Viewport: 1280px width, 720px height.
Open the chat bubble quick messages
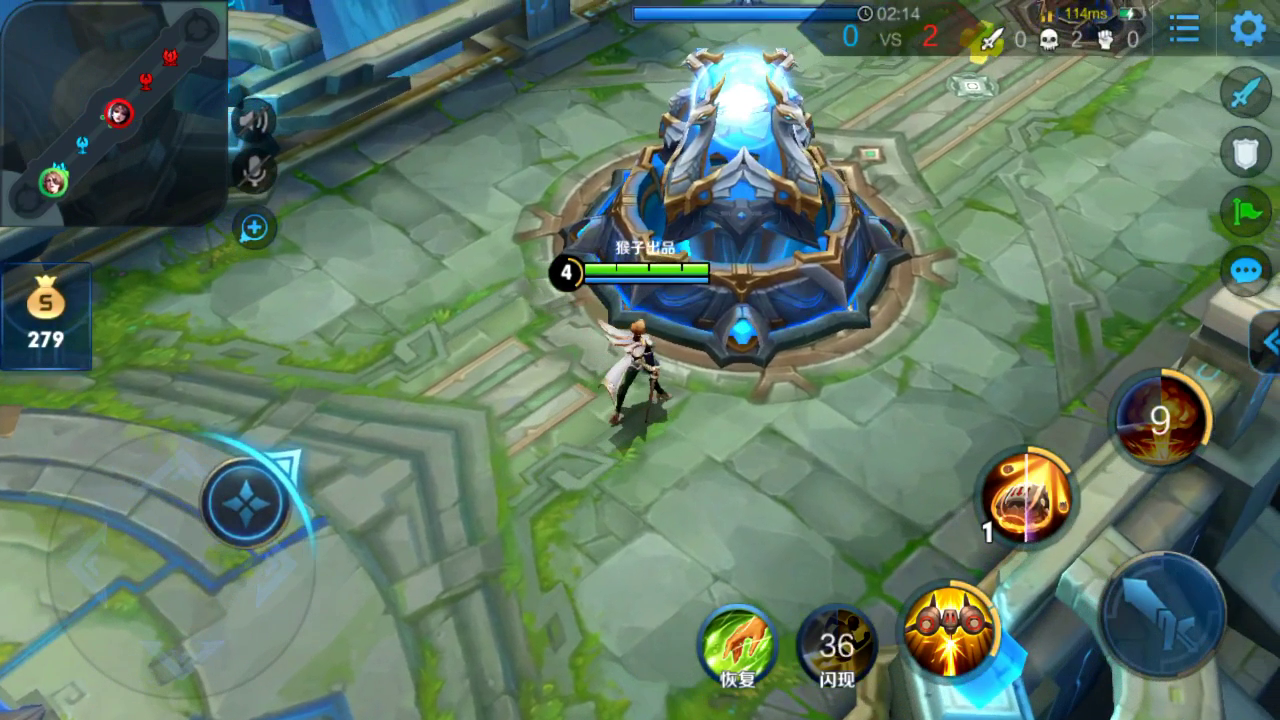tap(1245, 270)
